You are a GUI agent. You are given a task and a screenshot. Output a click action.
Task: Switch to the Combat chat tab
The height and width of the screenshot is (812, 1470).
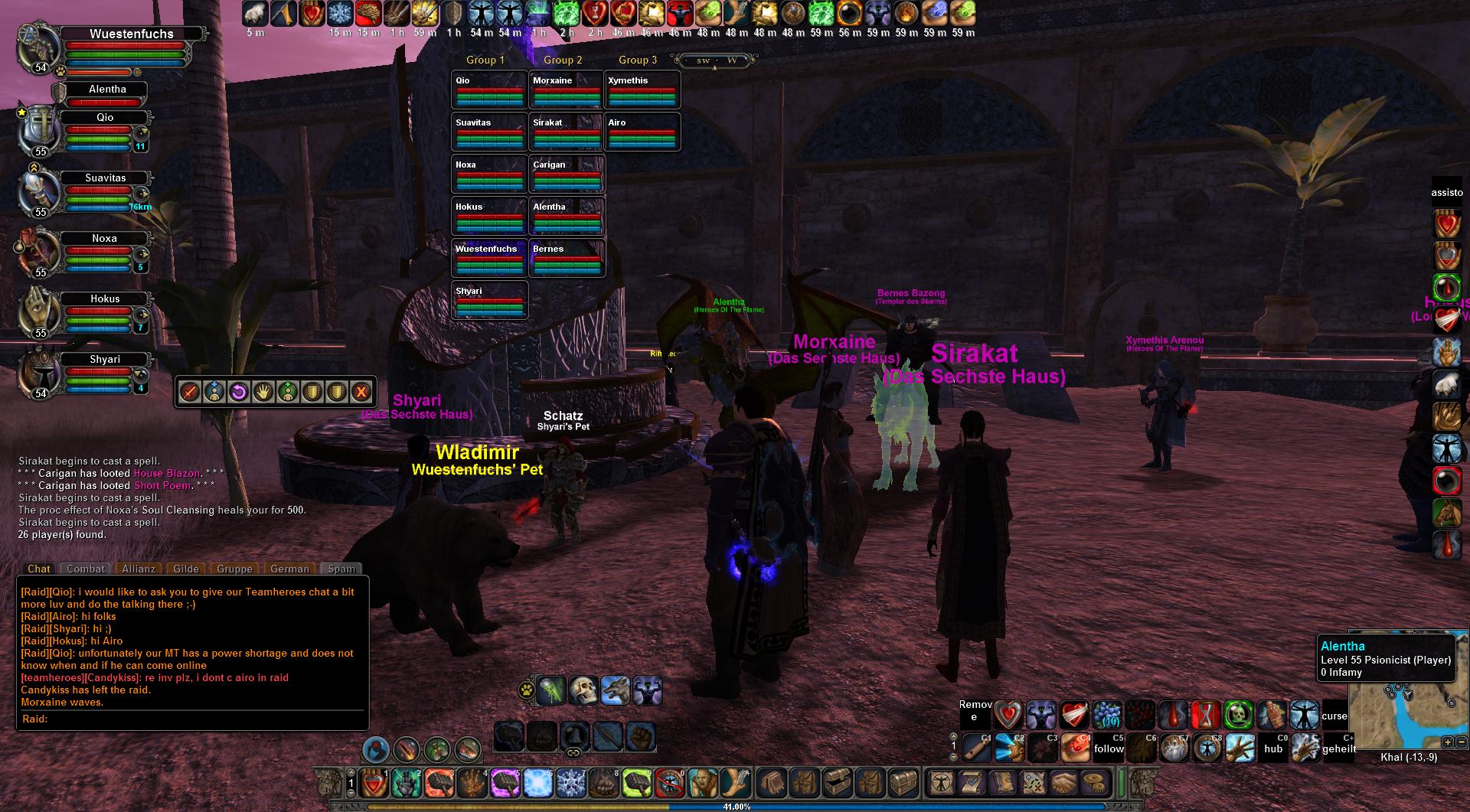[x=85, y=569]
